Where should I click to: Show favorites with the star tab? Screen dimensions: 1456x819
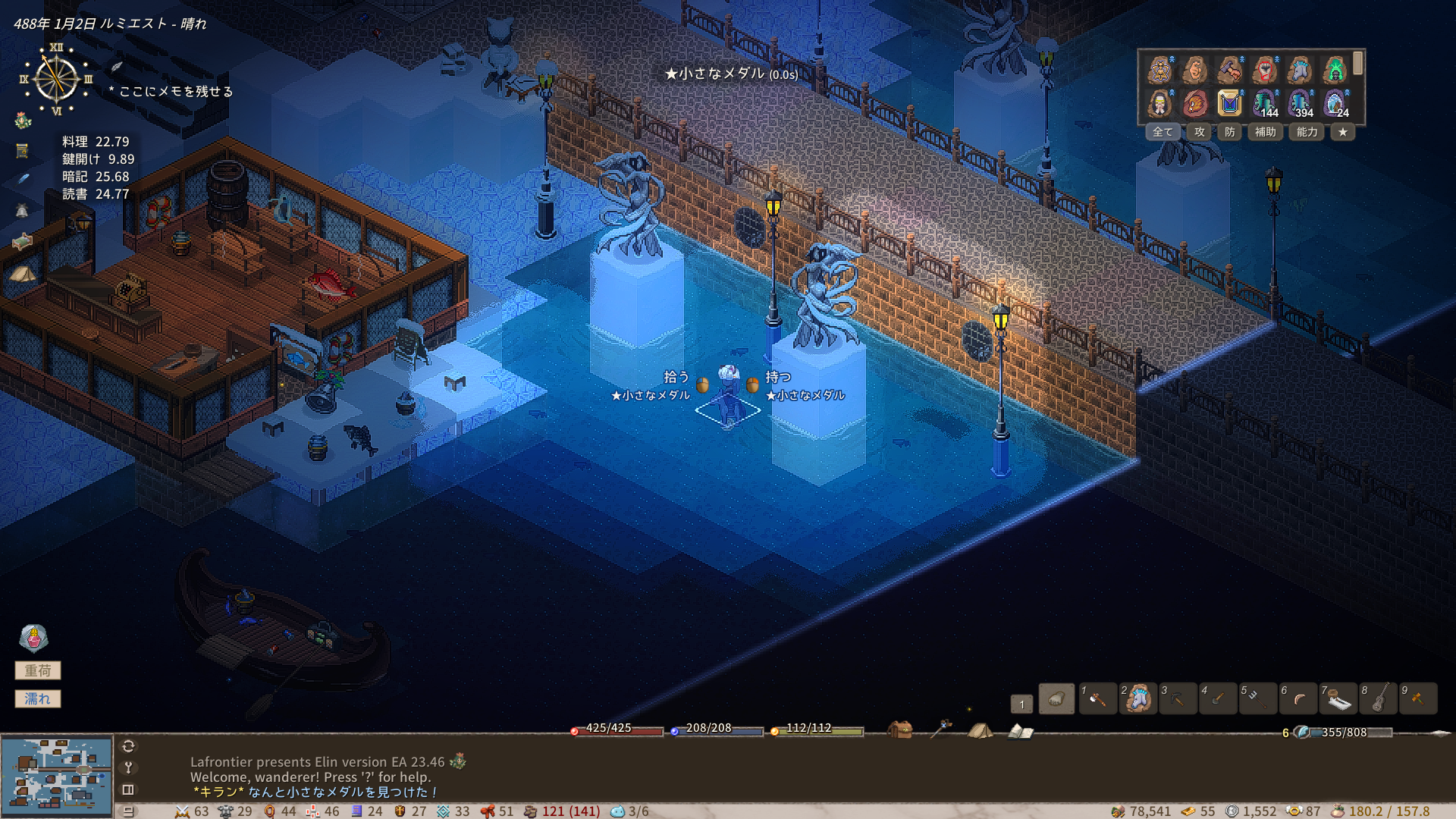(1343, 132)
